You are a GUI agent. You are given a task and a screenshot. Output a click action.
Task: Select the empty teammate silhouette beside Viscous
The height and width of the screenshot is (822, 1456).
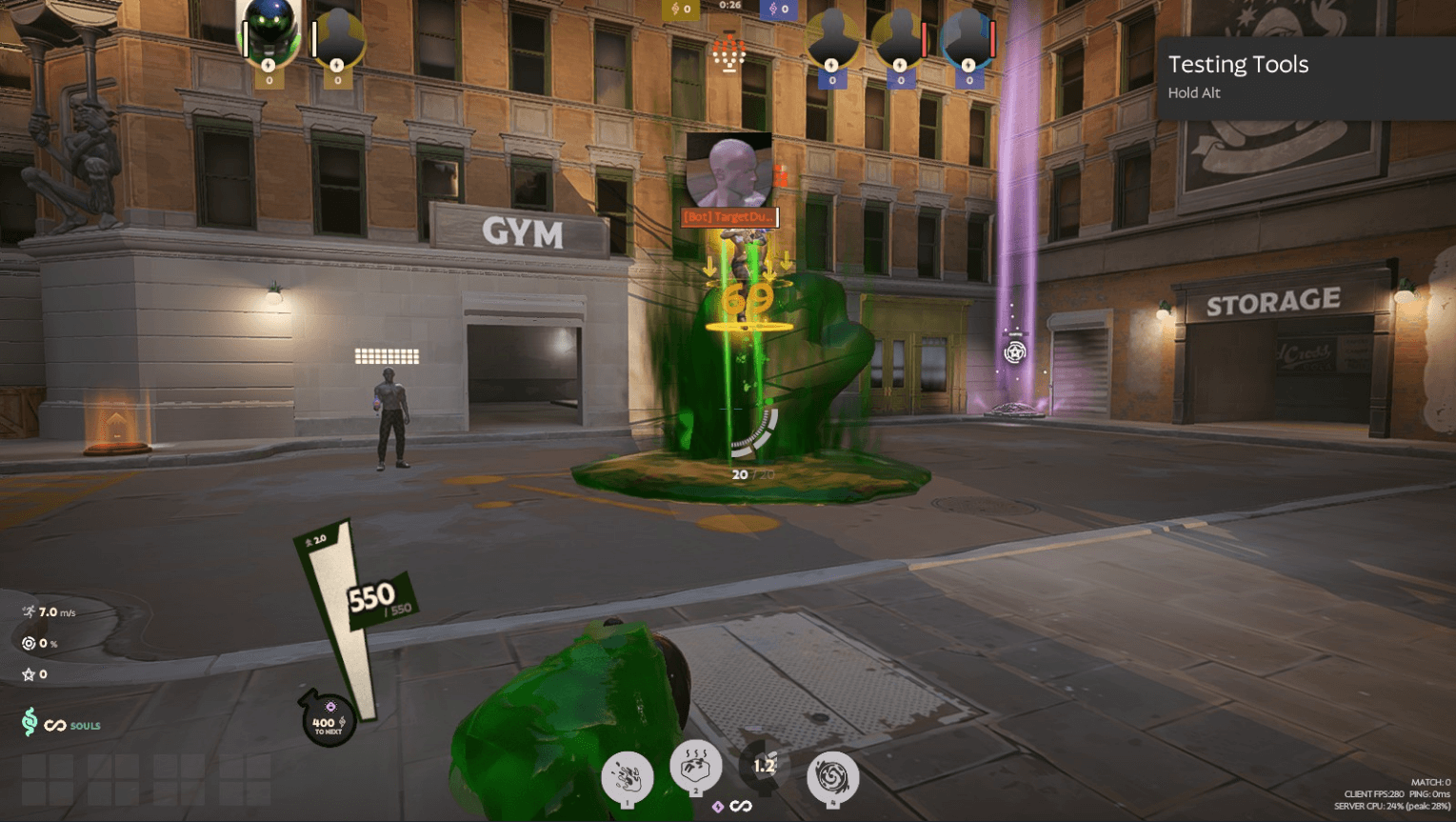coord(338,38)
